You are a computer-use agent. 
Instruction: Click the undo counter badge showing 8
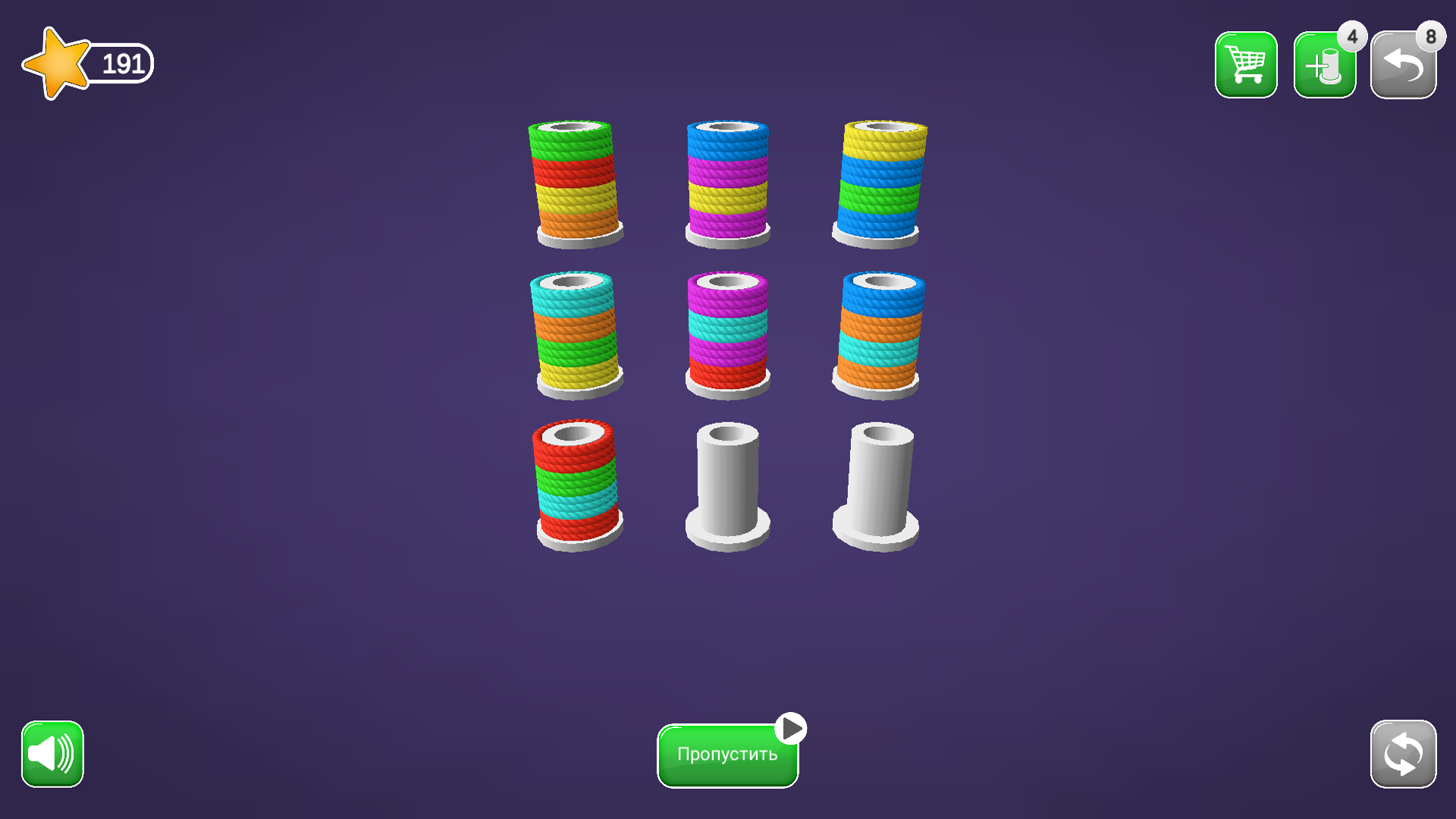1429,35
